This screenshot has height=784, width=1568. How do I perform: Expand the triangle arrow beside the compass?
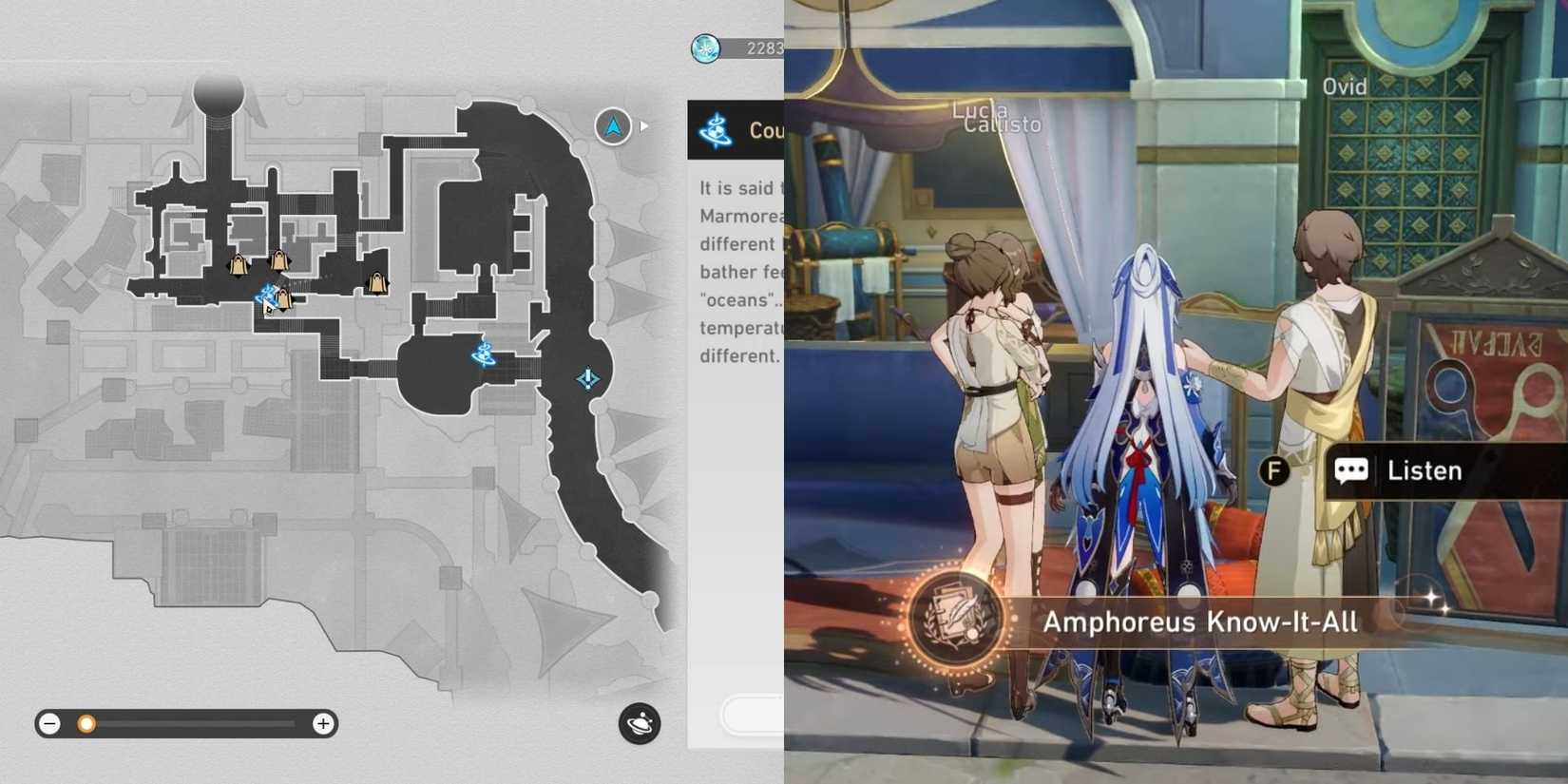click(x=644, y=124)
